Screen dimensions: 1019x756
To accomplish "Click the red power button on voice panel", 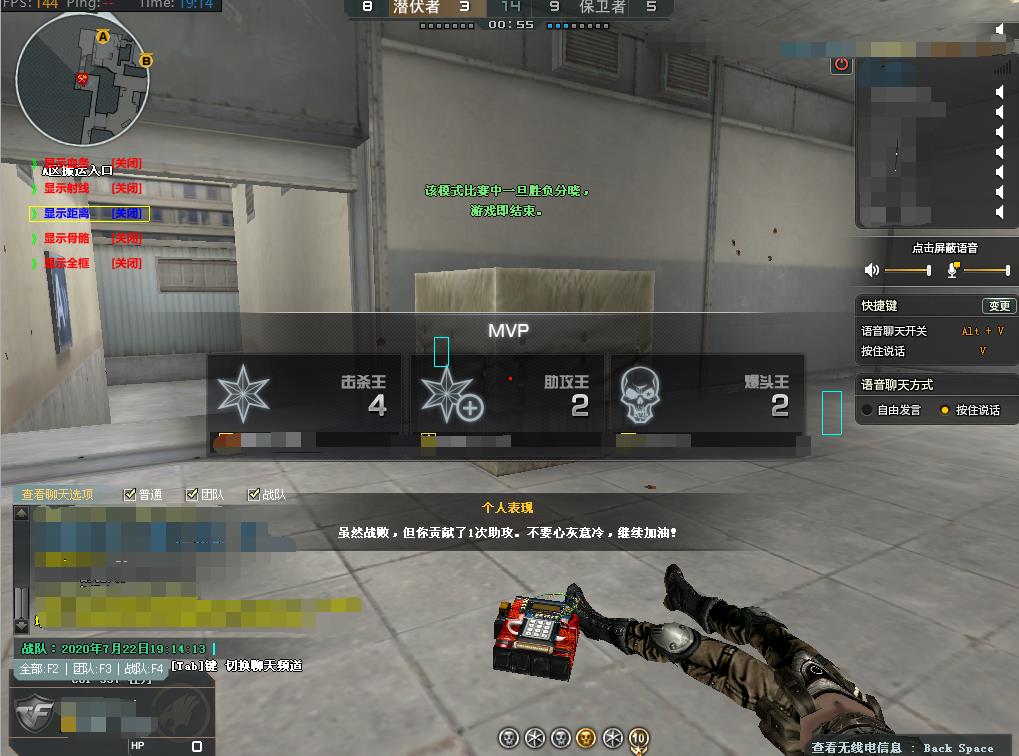I will 841,65.
